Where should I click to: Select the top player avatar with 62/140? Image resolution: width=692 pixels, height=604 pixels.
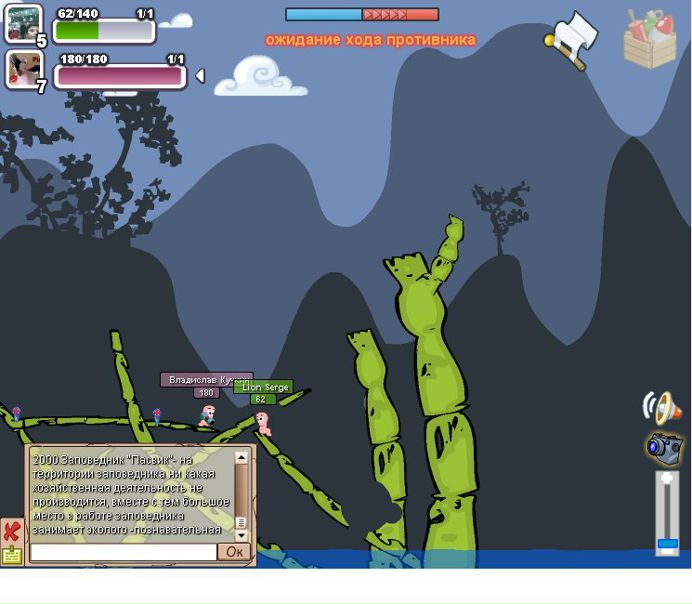point(23,23)
